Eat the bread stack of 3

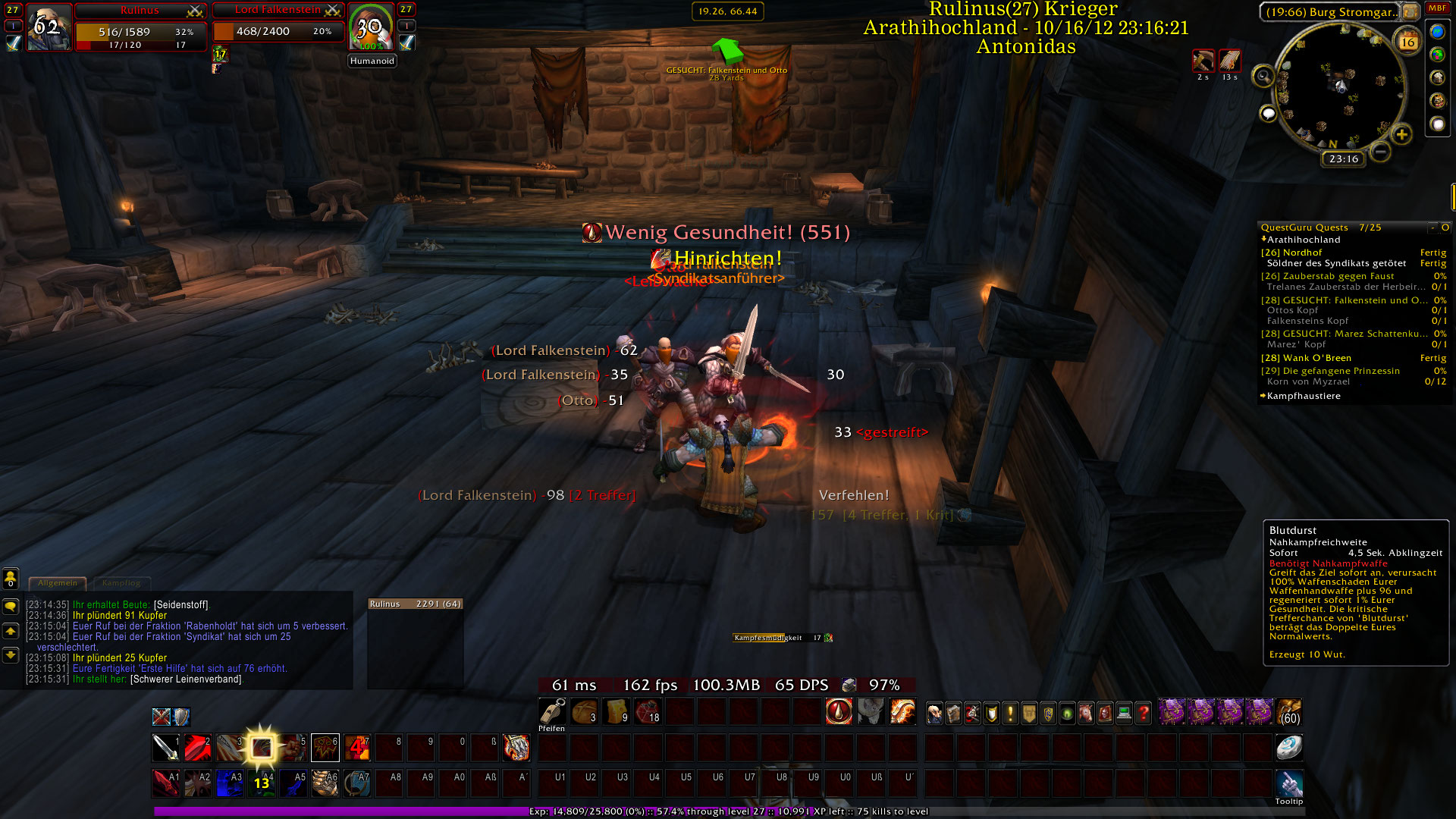click(x=584, y=712)
